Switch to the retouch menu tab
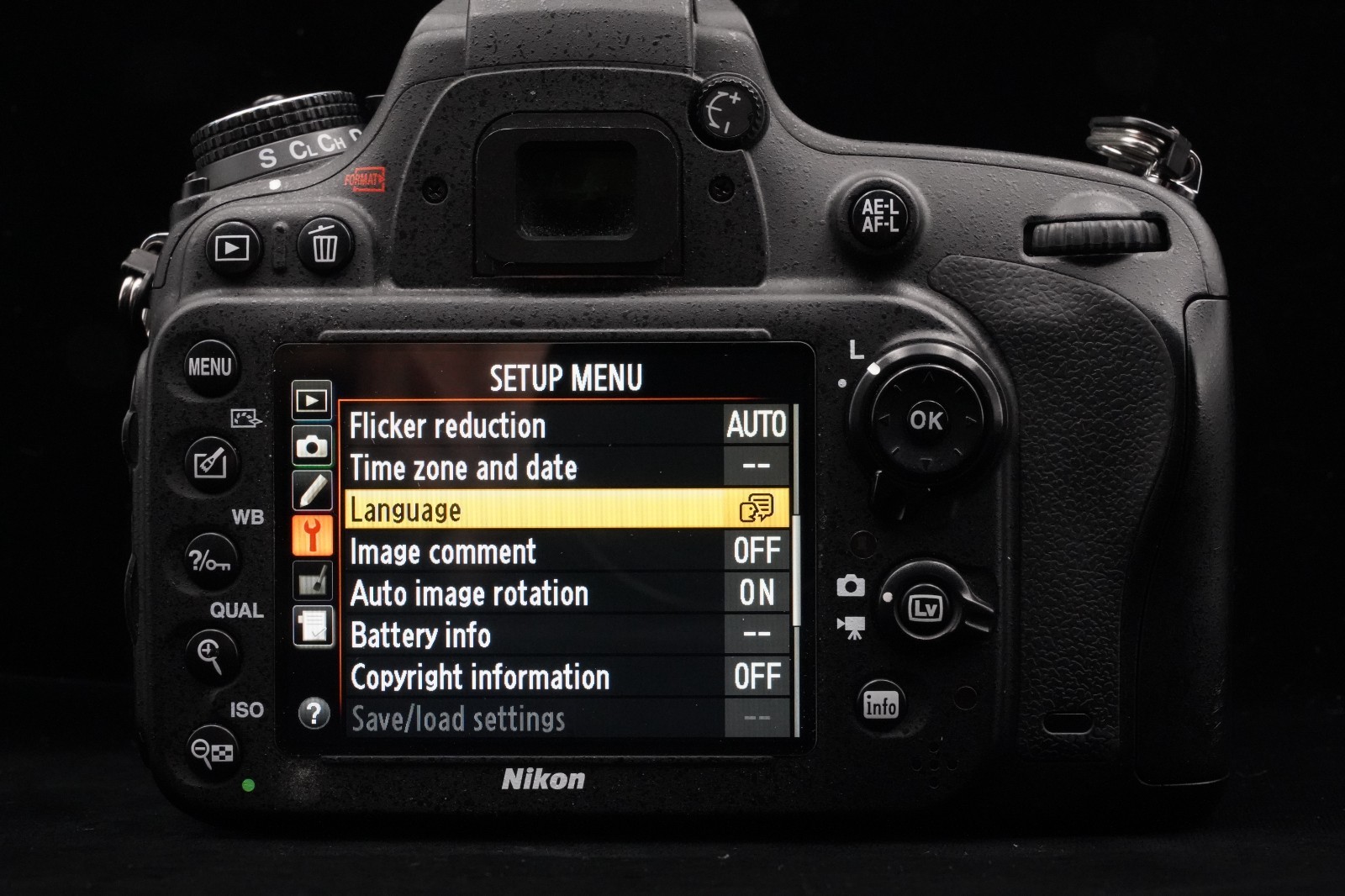This screenshot has width=1345, height=896. 312,581
